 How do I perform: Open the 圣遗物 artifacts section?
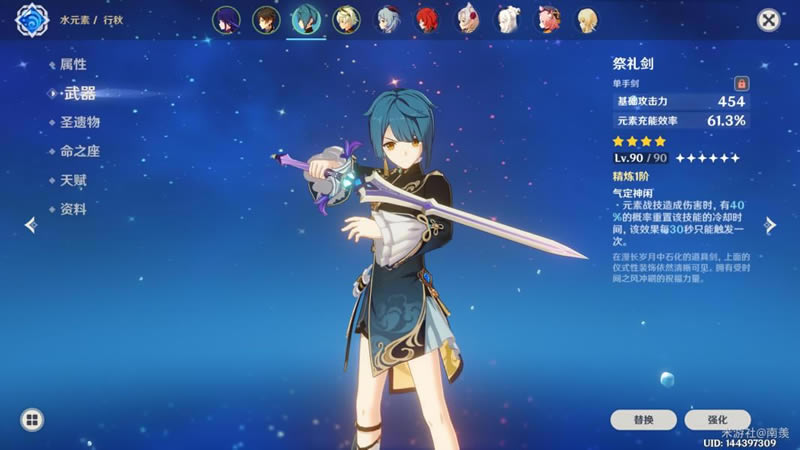80,122
